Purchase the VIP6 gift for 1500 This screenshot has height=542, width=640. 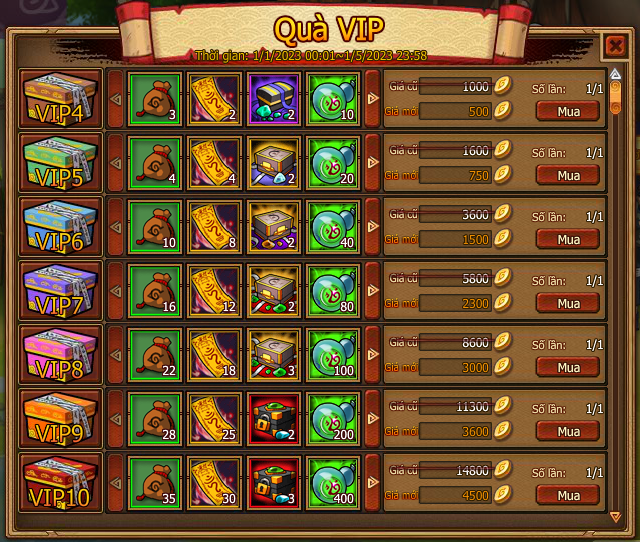[x=568, y=239]
